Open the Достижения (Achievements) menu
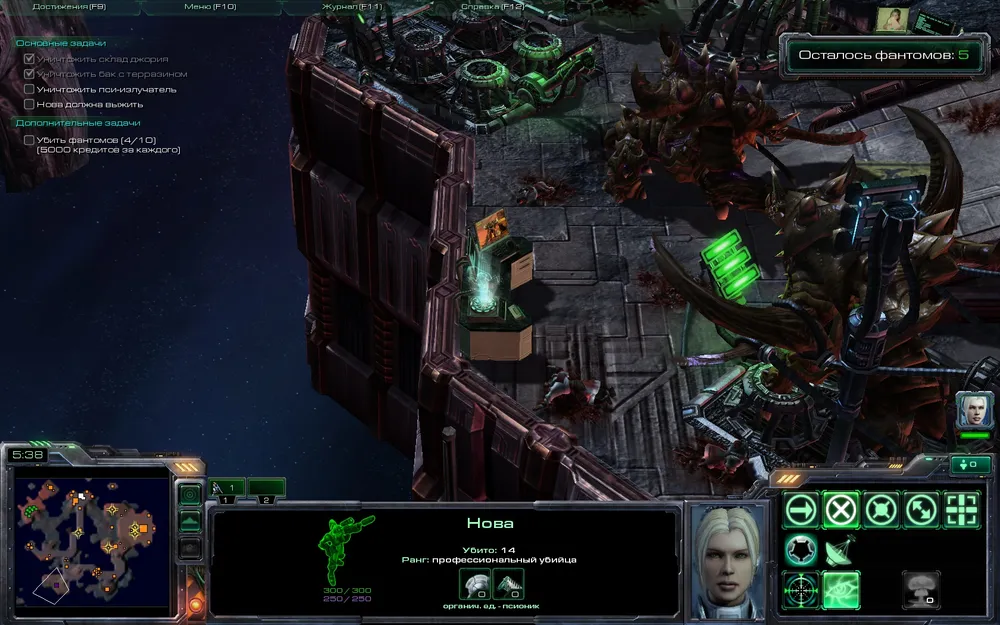 (69, 6)
